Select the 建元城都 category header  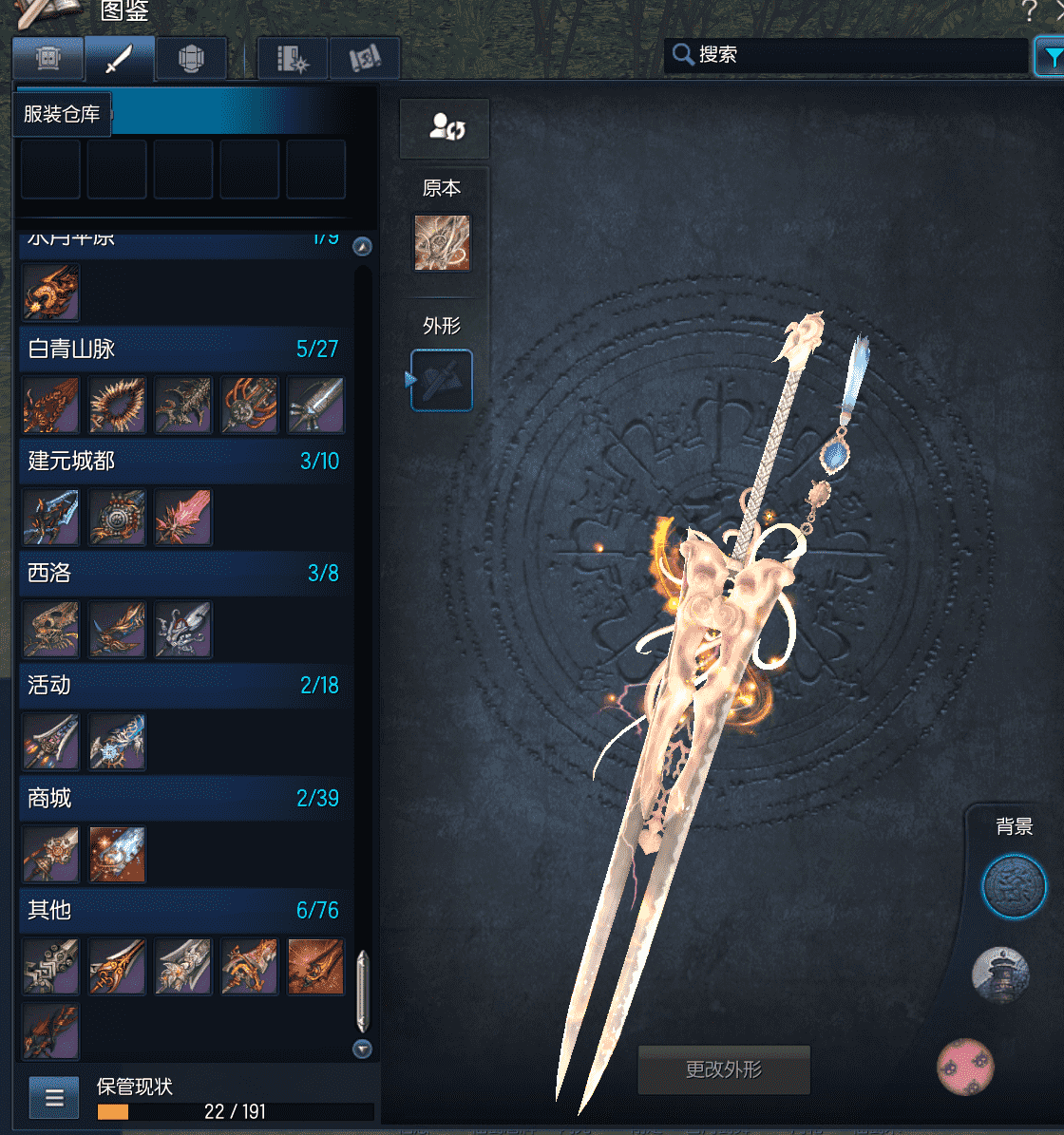click(x=182, y=461)
